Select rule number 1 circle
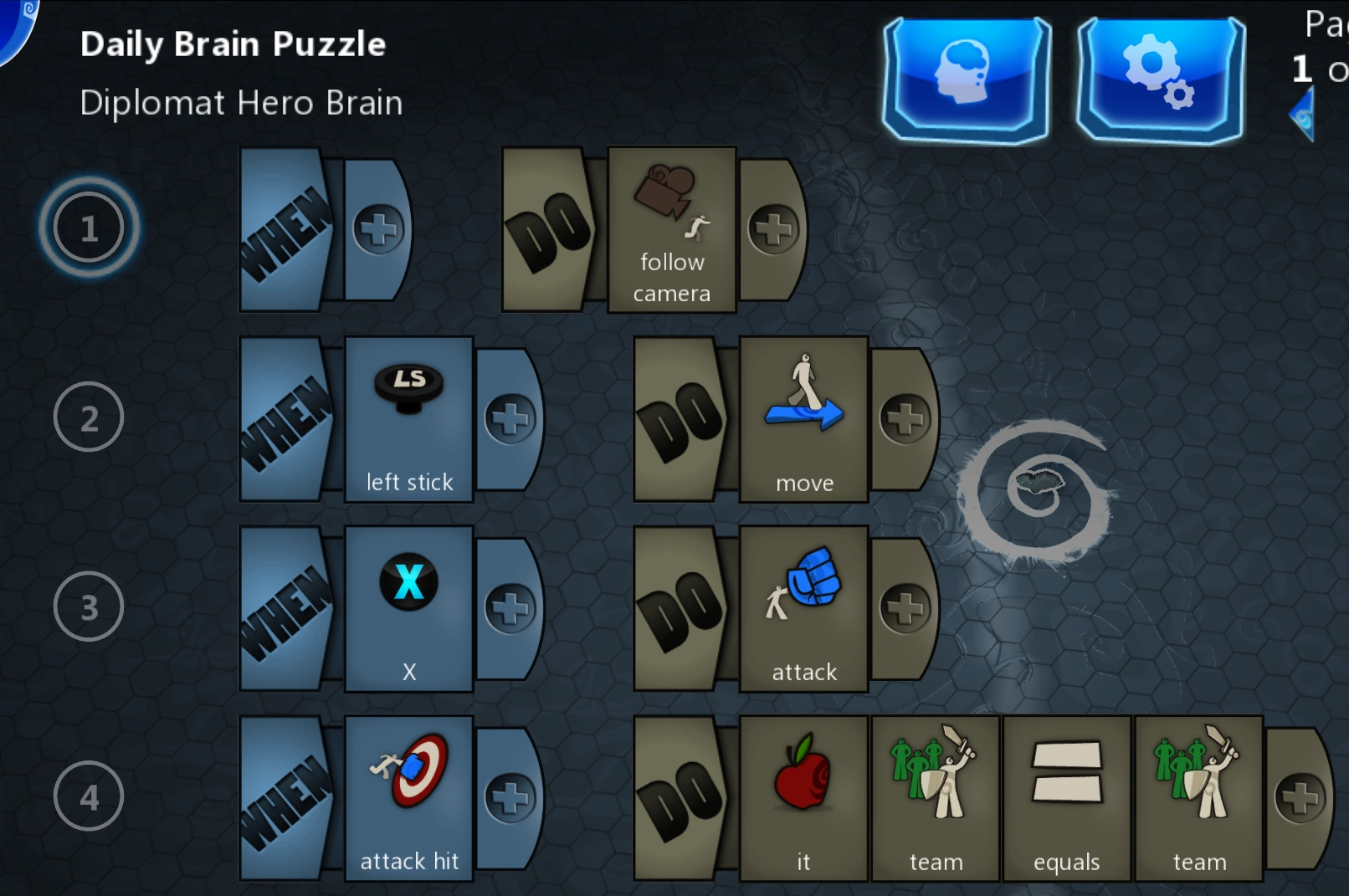Viewport: 1349px width, 896px height. [89, 227]
